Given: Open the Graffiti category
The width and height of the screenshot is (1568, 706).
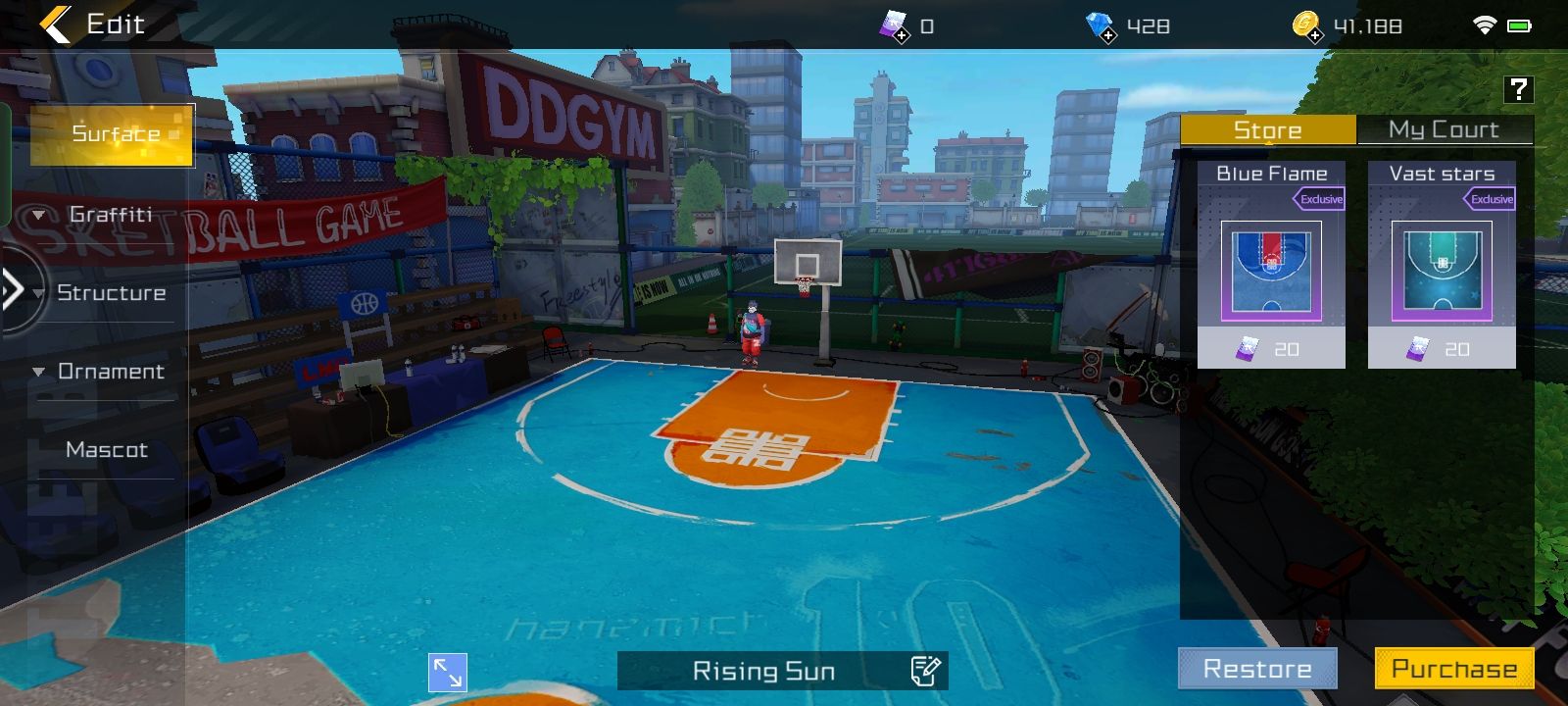Looking at the screenshot, I should point(110,214).
